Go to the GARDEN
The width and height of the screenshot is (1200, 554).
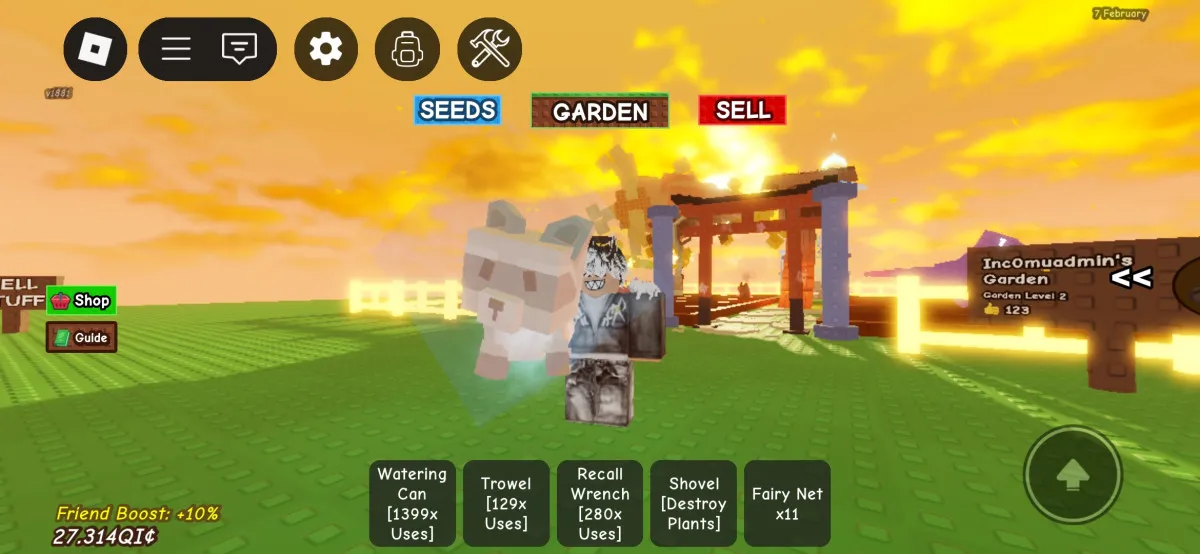pyautogui.click(x=600, y=111)
